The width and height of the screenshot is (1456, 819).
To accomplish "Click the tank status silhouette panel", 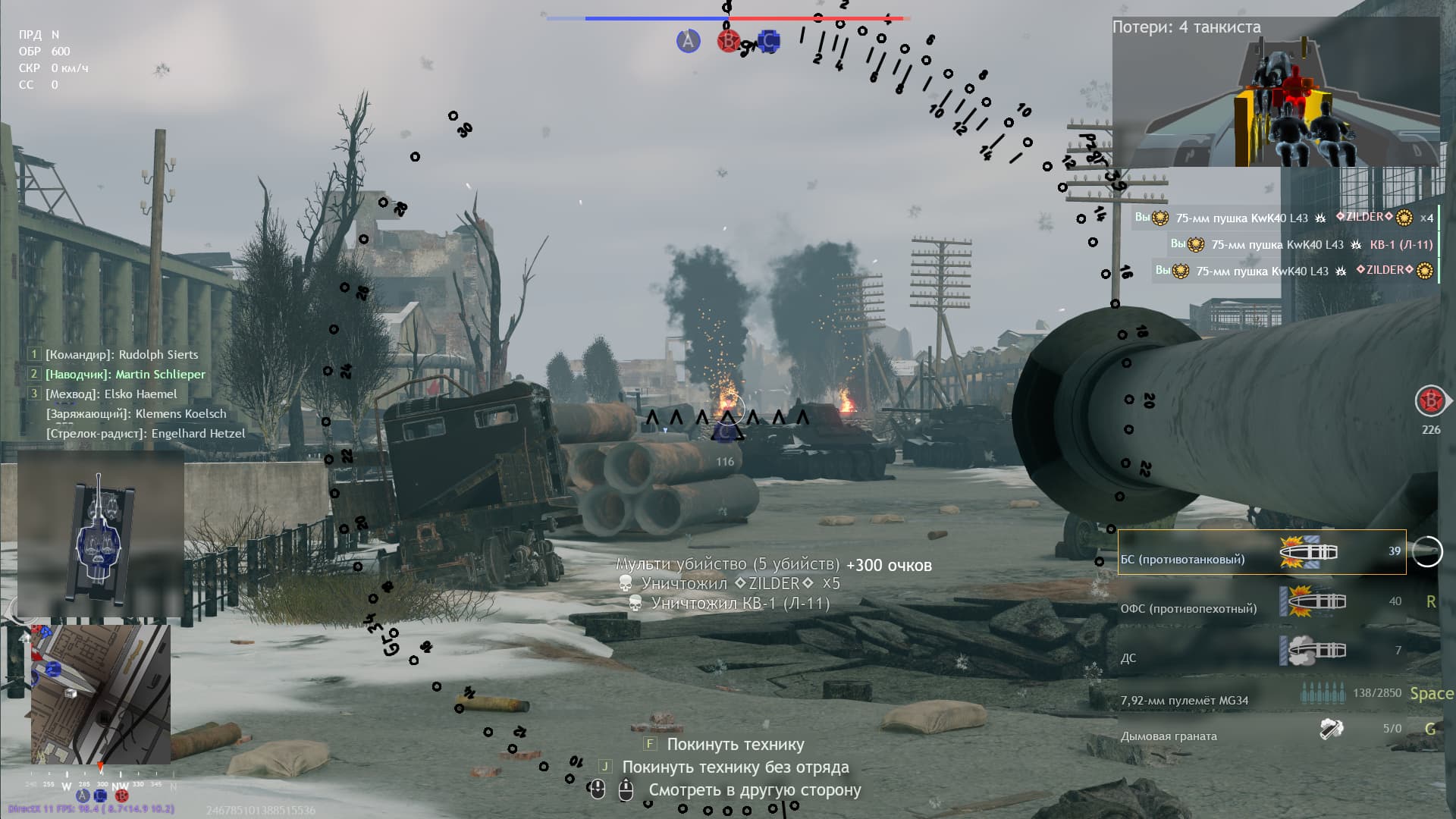I will [x=100, y=535].
